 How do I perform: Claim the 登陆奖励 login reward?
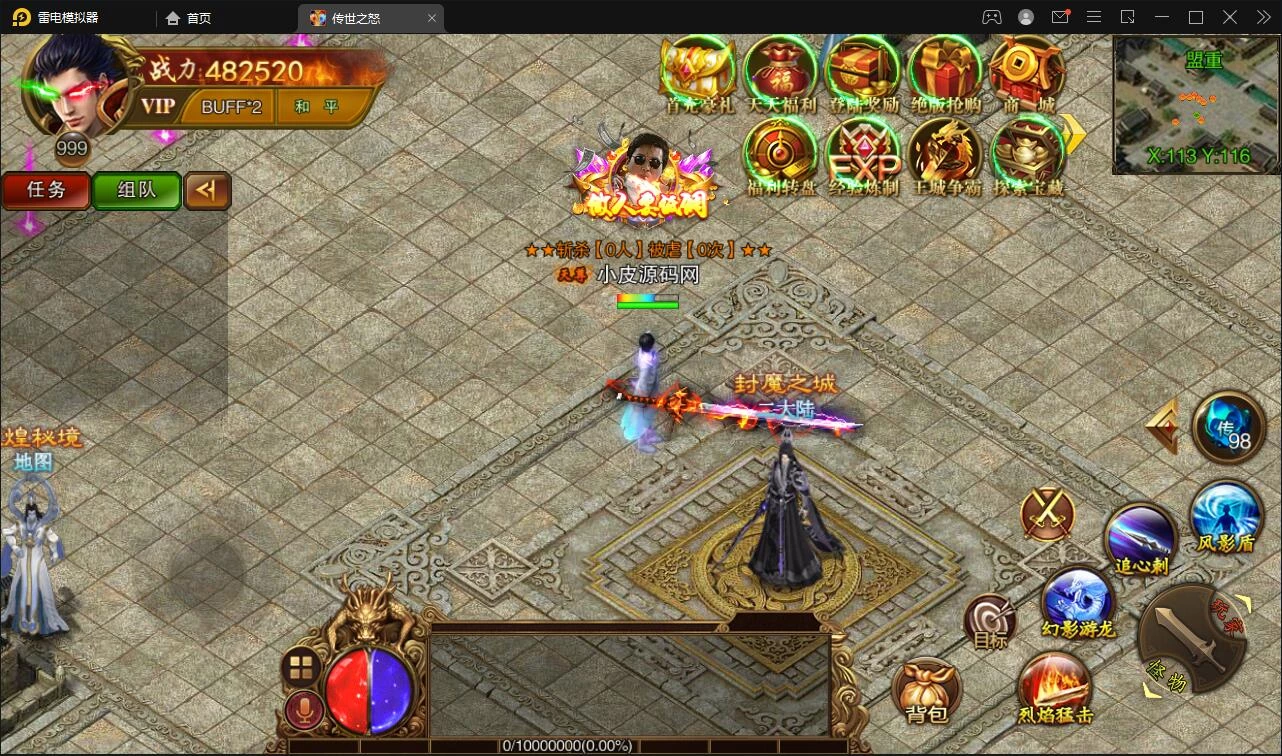tap(863, 72)
